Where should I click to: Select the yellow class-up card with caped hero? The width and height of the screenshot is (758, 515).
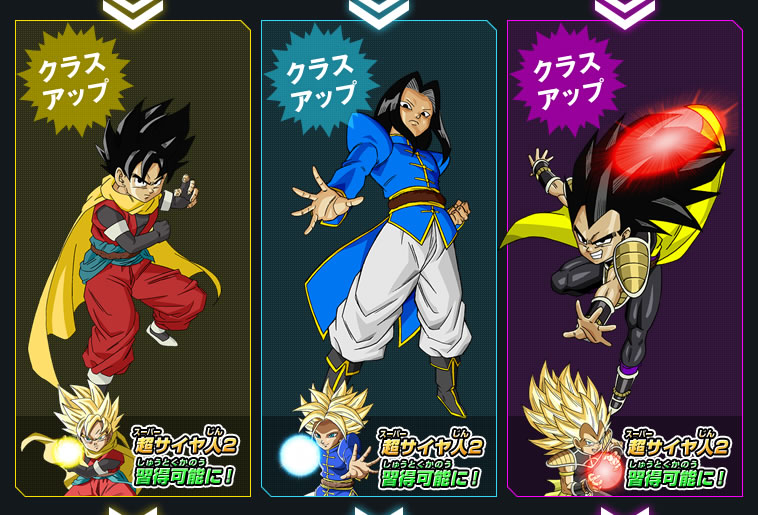coord(133,258)
